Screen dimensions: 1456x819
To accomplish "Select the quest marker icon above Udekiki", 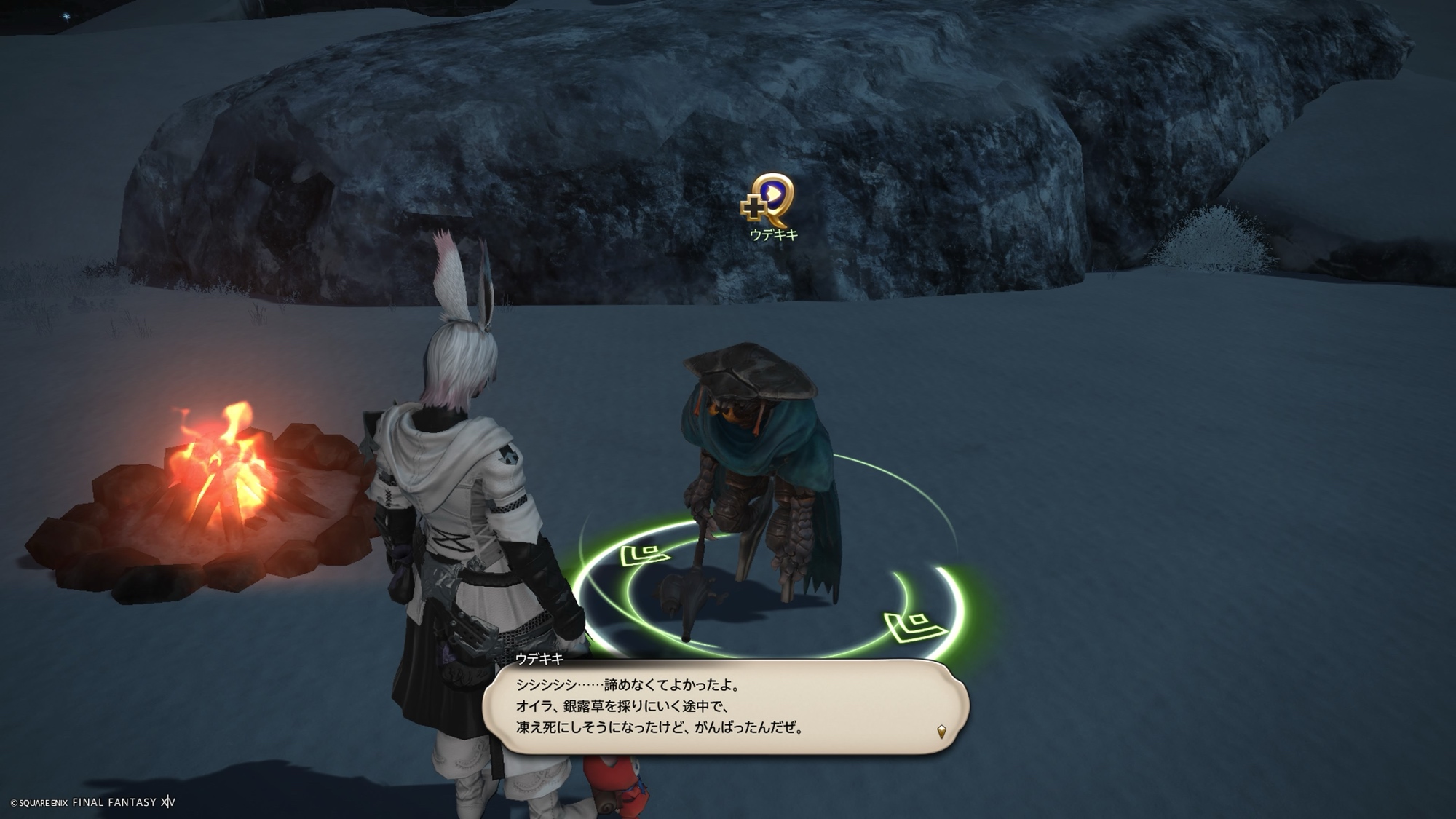I will point(769,199).
